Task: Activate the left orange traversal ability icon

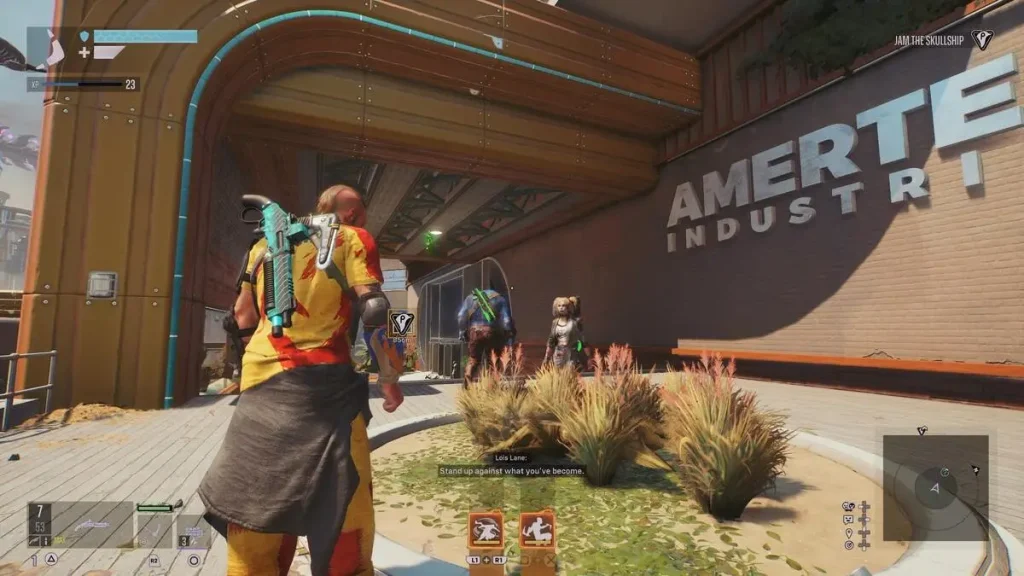Action: (485, 529)
